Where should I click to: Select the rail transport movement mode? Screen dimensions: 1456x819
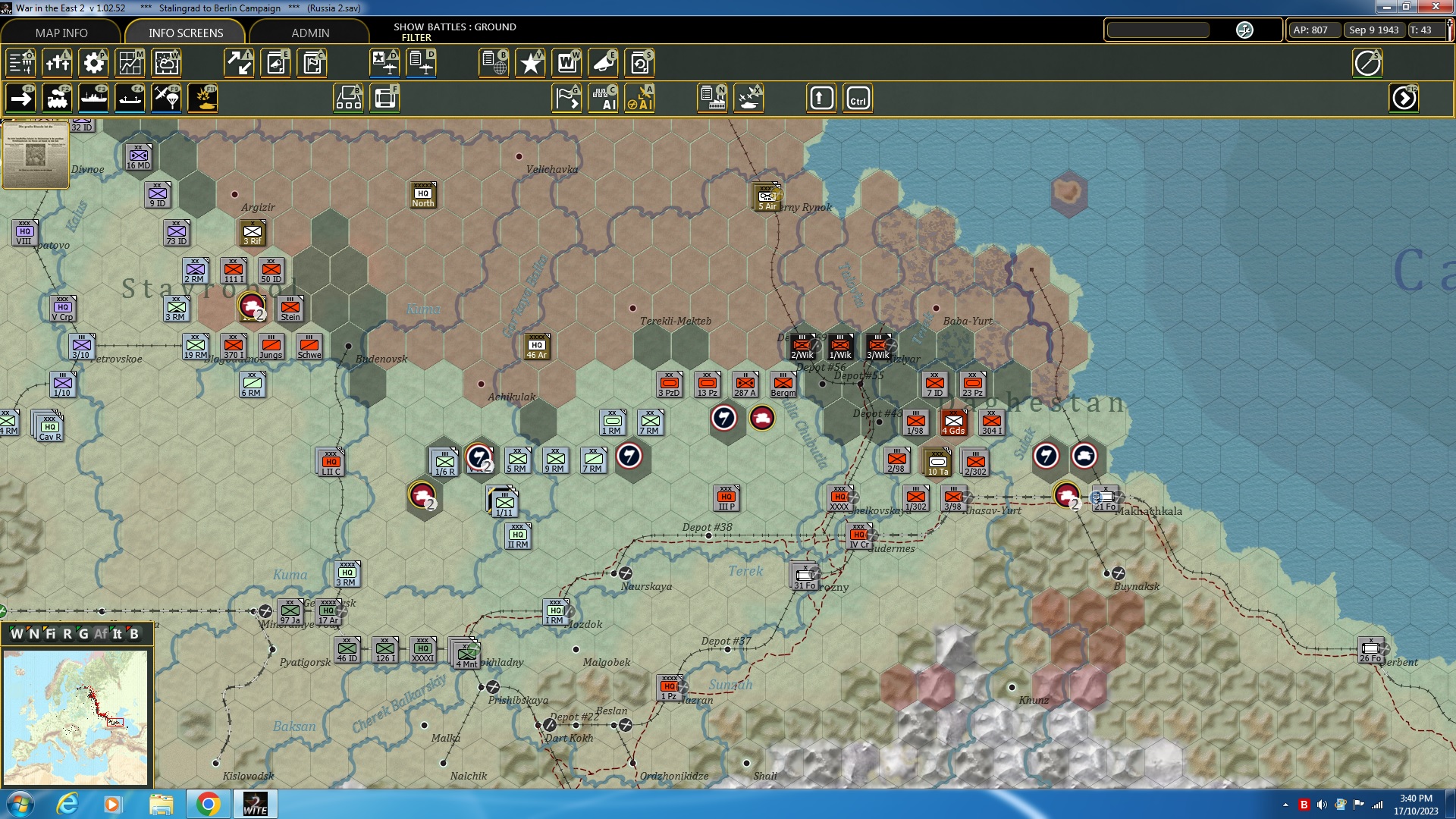[x=58, y=98]
